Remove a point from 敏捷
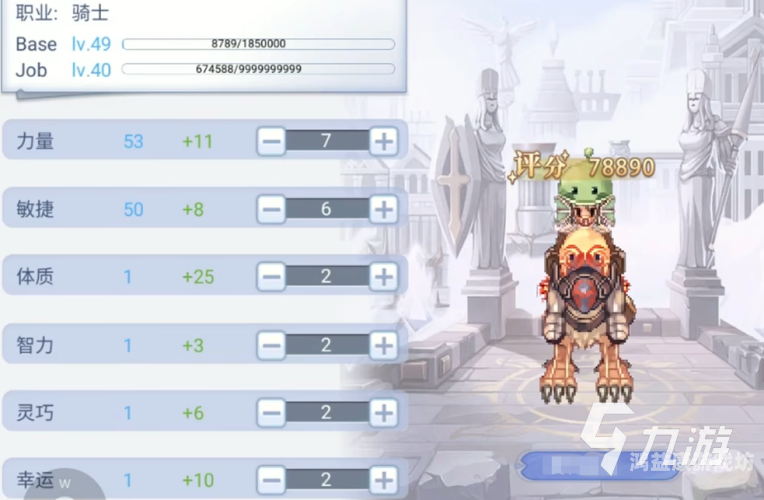 (x=271, y=209)
